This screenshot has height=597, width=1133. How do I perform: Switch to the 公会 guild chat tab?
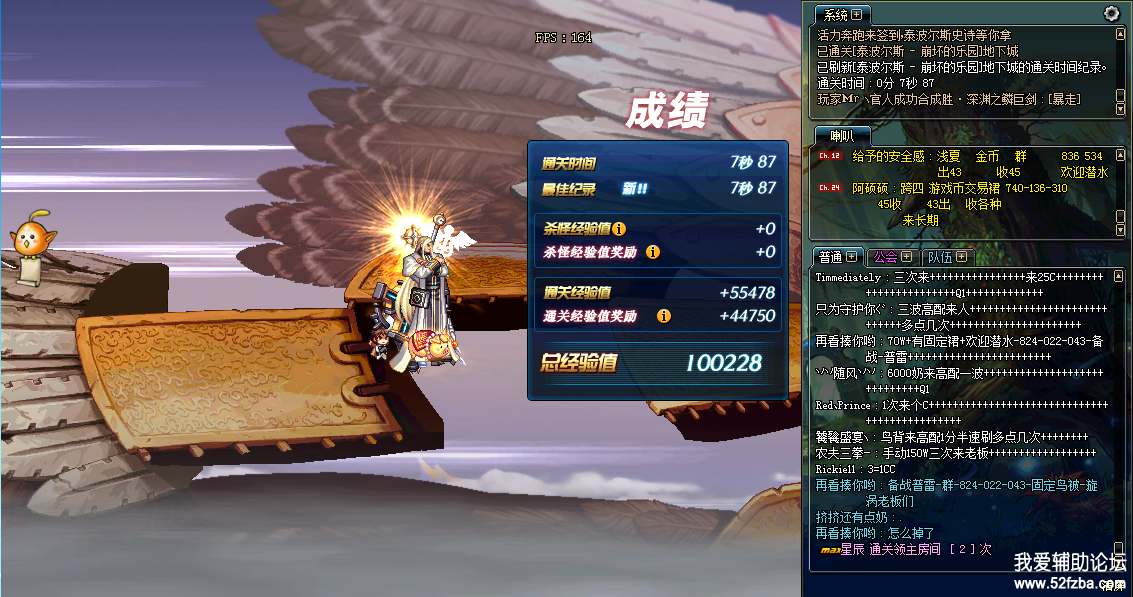click(884, 257)
